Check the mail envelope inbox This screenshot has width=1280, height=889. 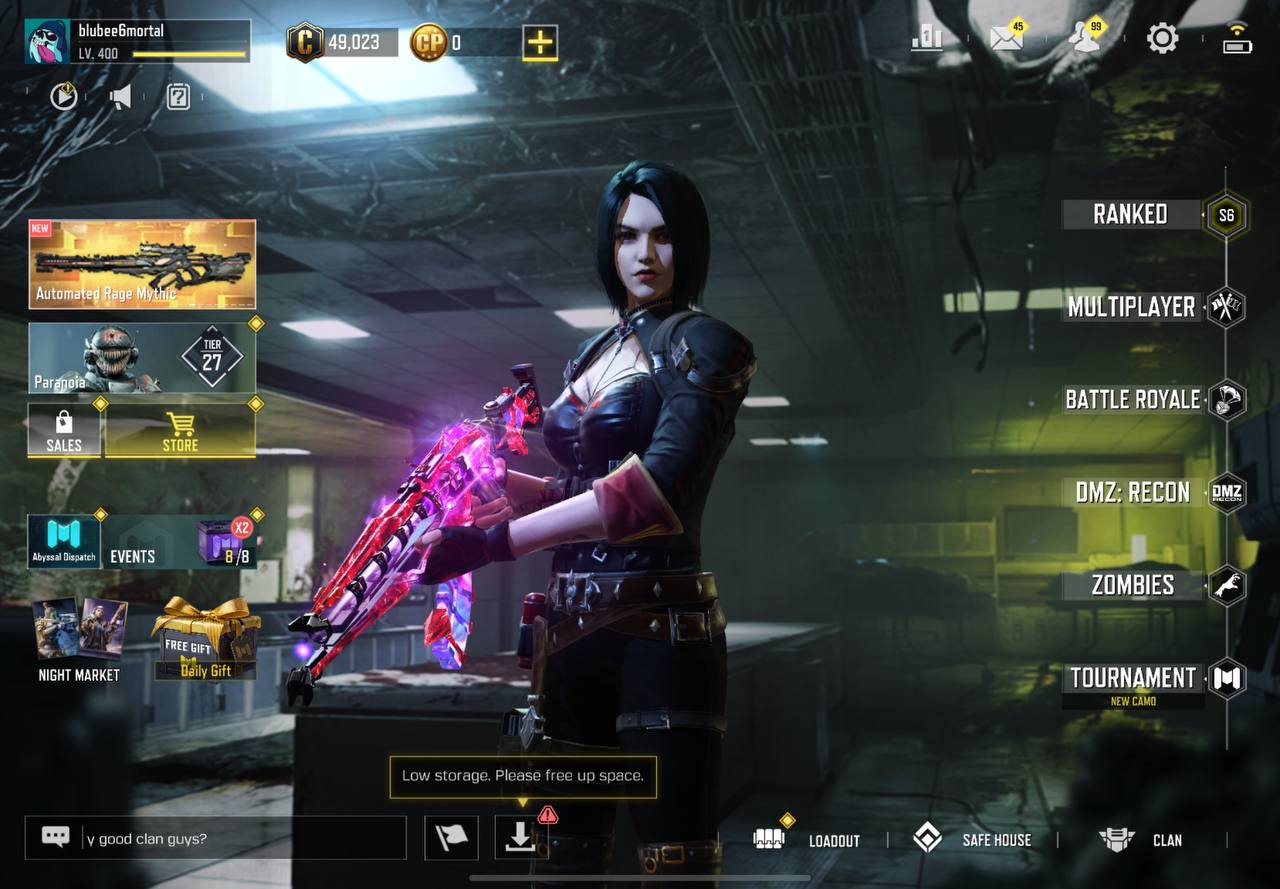pos(1006,38)
